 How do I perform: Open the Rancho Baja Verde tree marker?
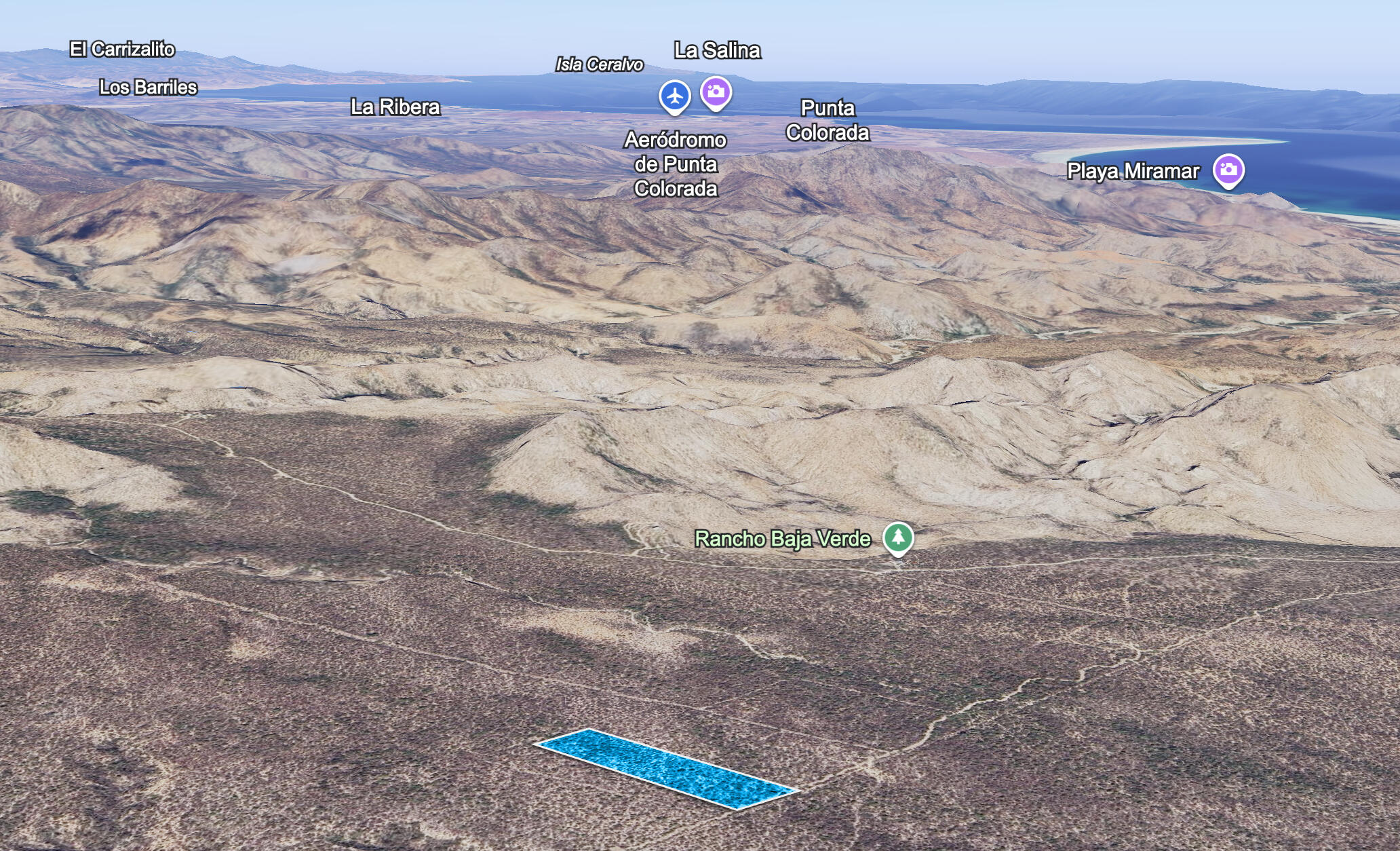pos(898,538)
